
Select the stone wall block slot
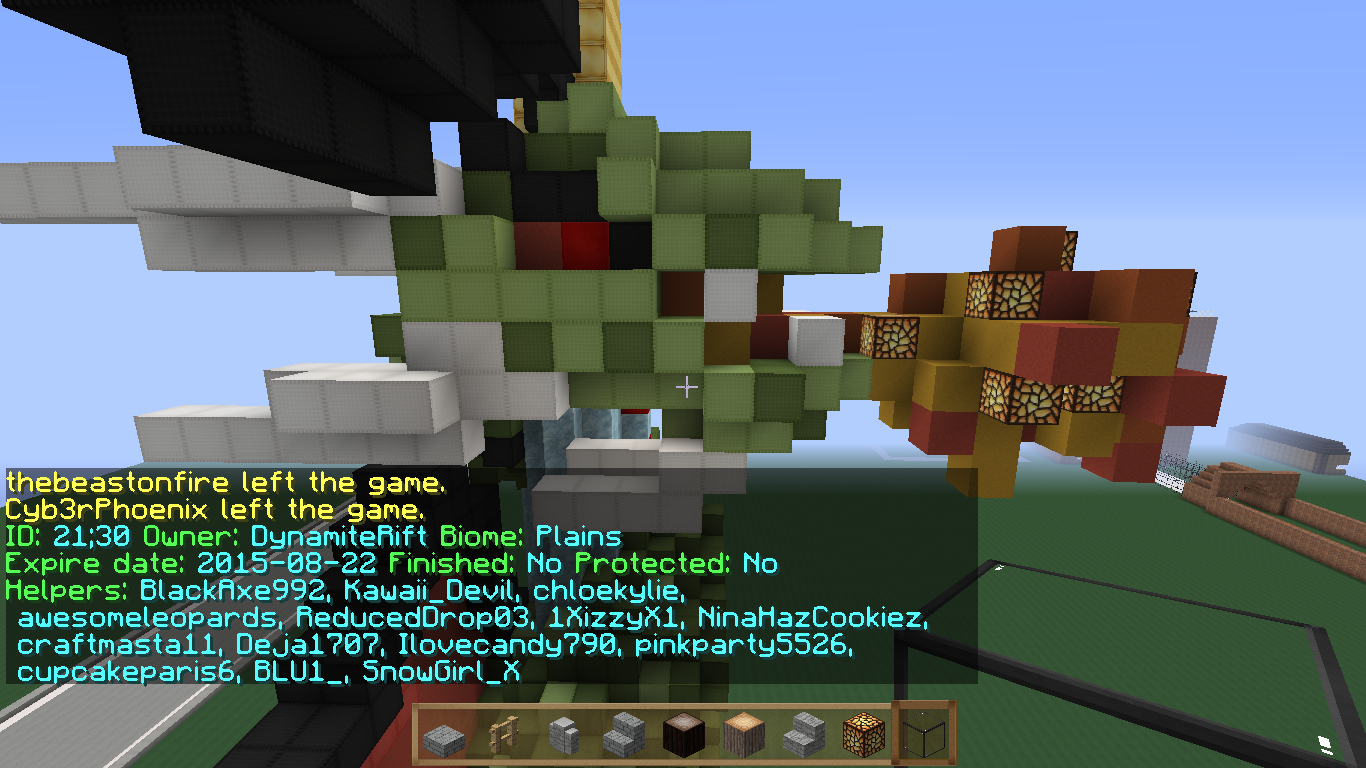click(563, 737)
